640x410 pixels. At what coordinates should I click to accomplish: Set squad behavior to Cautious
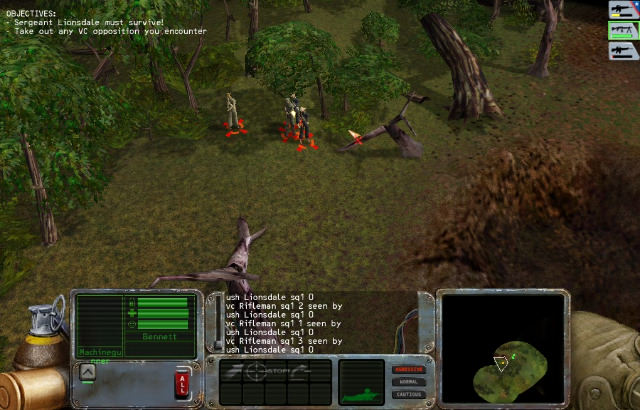point(409,393)
